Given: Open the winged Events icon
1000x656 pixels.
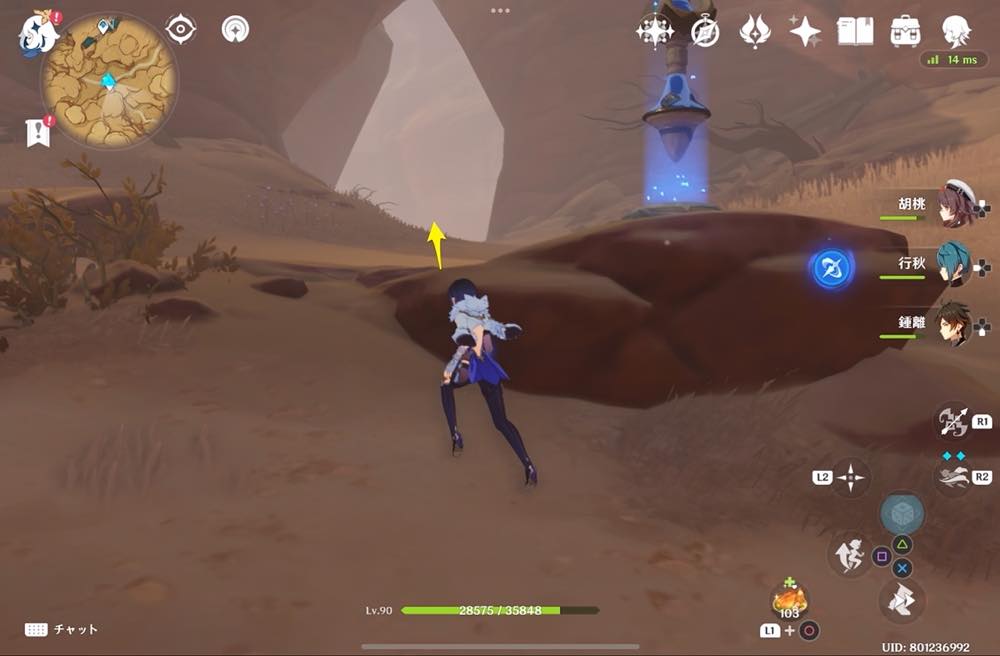Looking at the screenshot, I should pyautogui.click(x=754, y=32).
